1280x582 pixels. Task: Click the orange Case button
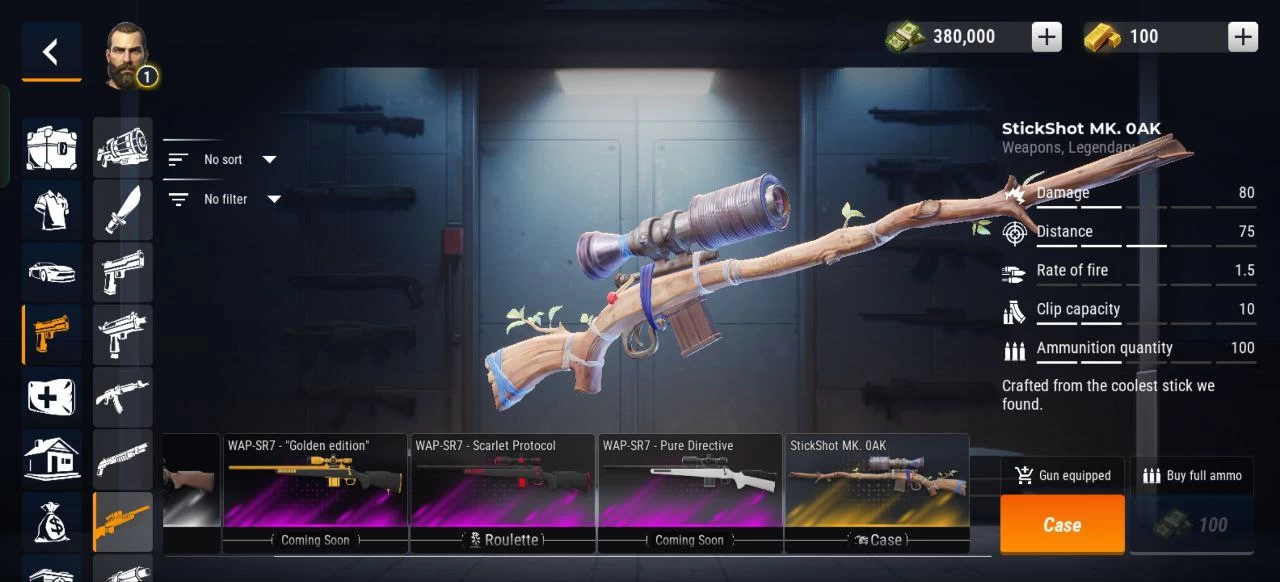click(1062, 525)
